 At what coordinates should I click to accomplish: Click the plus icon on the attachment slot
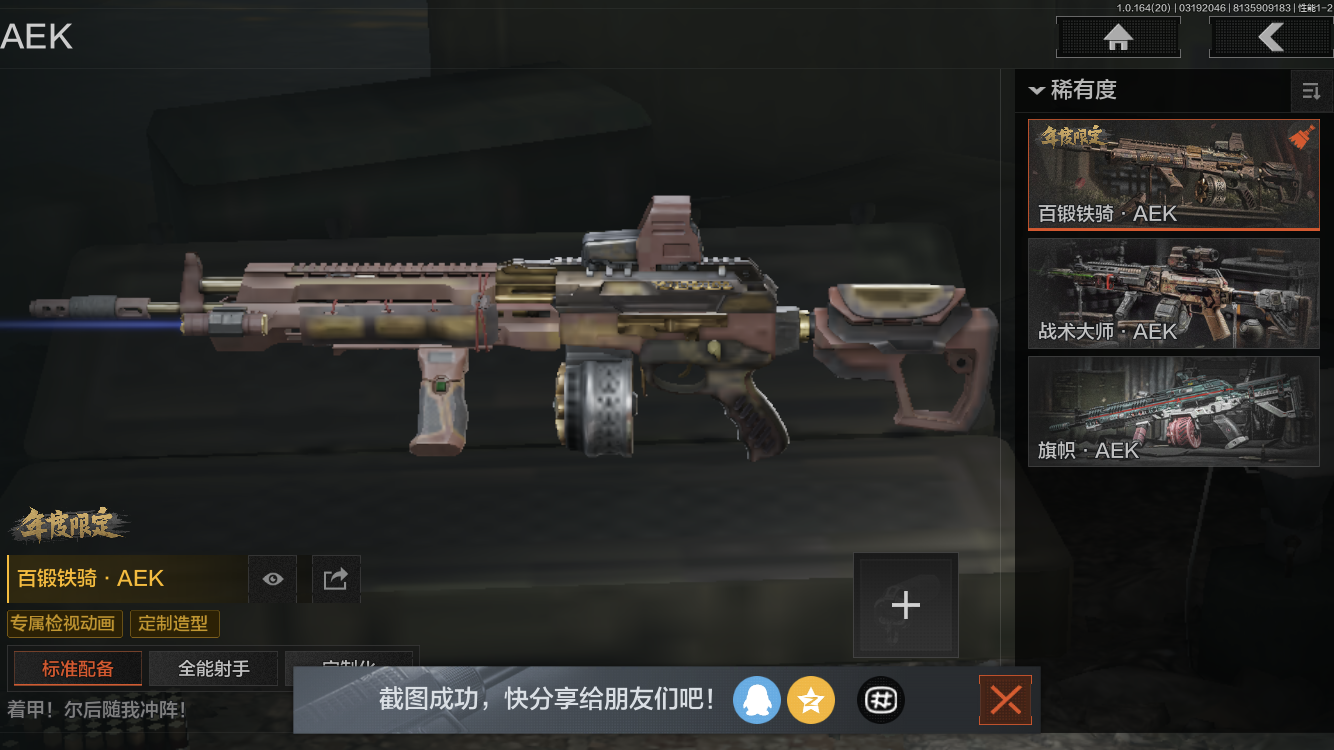[x=905, y=604]
